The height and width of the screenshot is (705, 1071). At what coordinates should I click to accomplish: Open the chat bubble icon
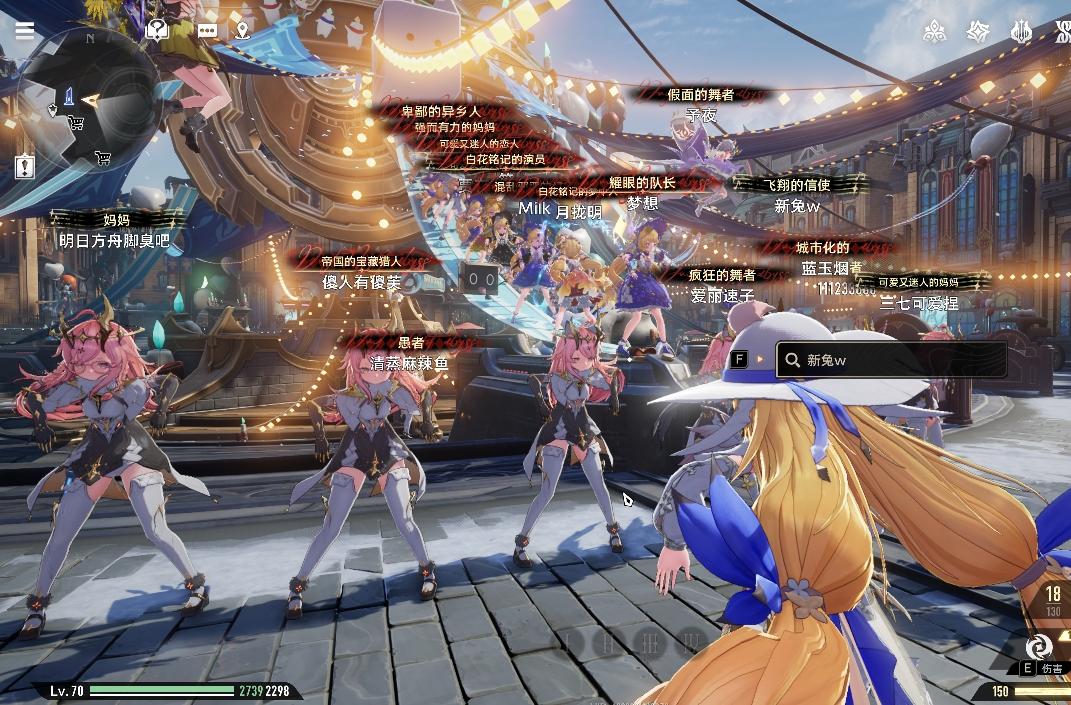[207, 31]
